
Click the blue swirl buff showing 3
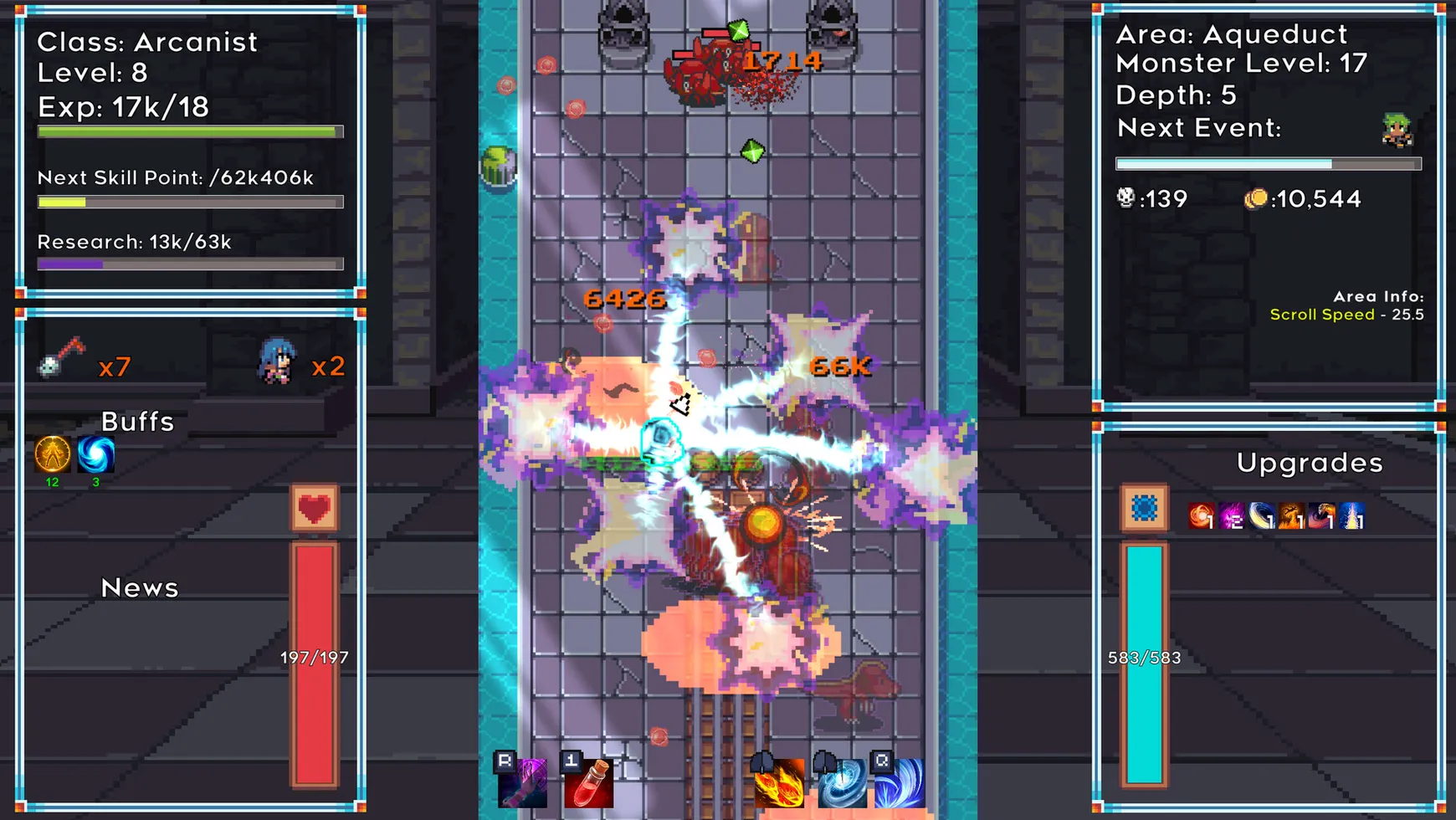[x=95, y=456]
